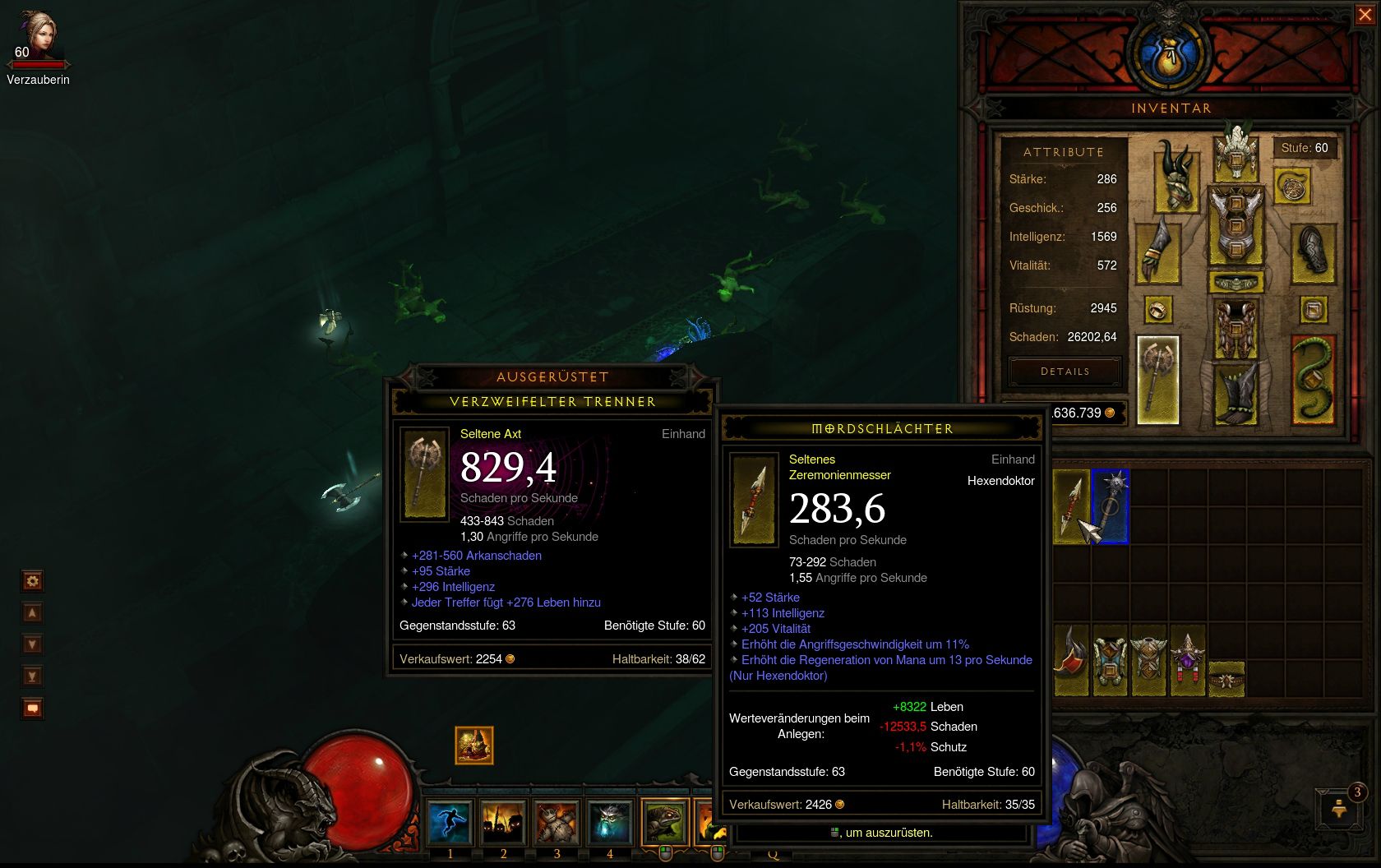Pick the red horned helm in the bag

(x=1071, y=659)
